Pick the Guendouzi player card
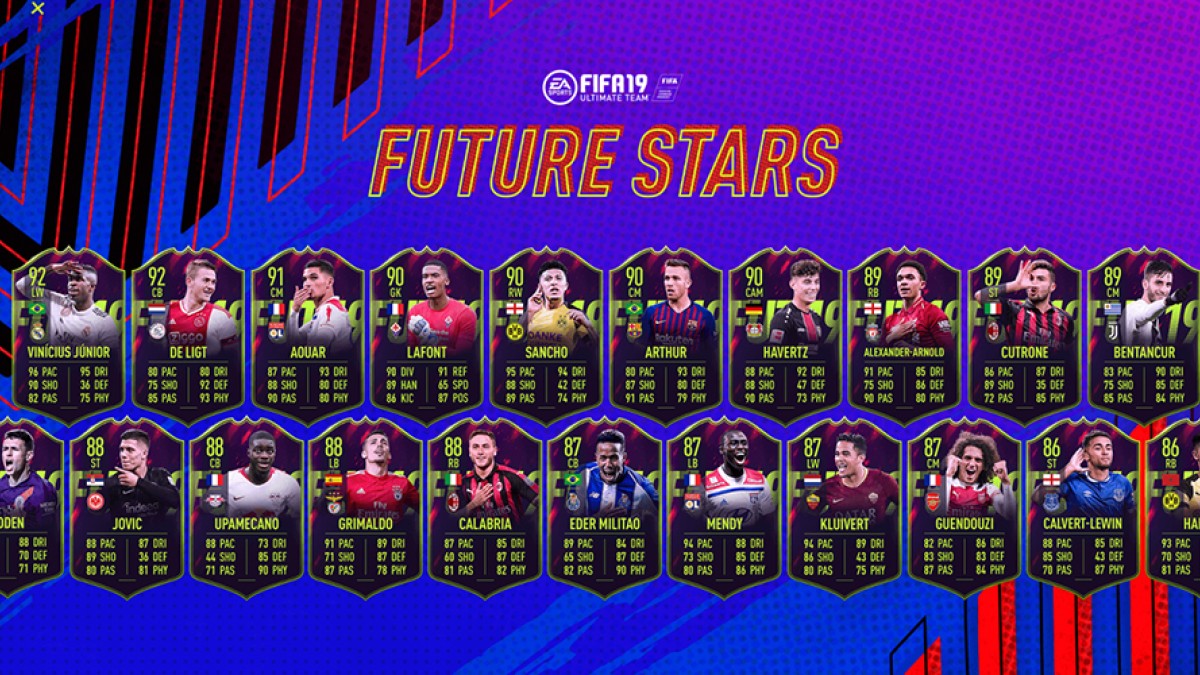The height and width of the screenshot is (675, 1200). [964, 506]
